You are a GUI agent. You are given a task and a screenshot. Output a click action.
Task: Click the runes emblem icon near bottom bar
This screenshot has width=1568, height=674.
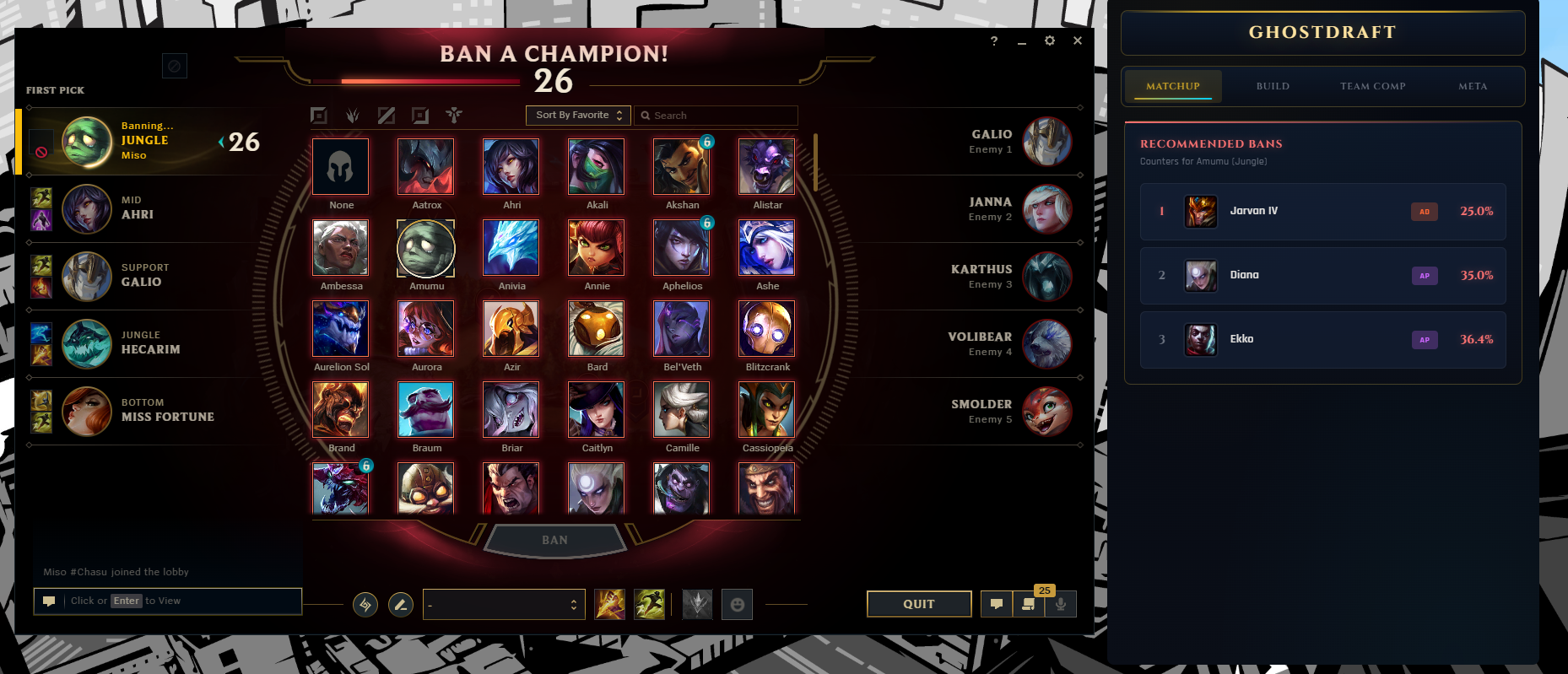pyautogui.click(x=365, y=604)
